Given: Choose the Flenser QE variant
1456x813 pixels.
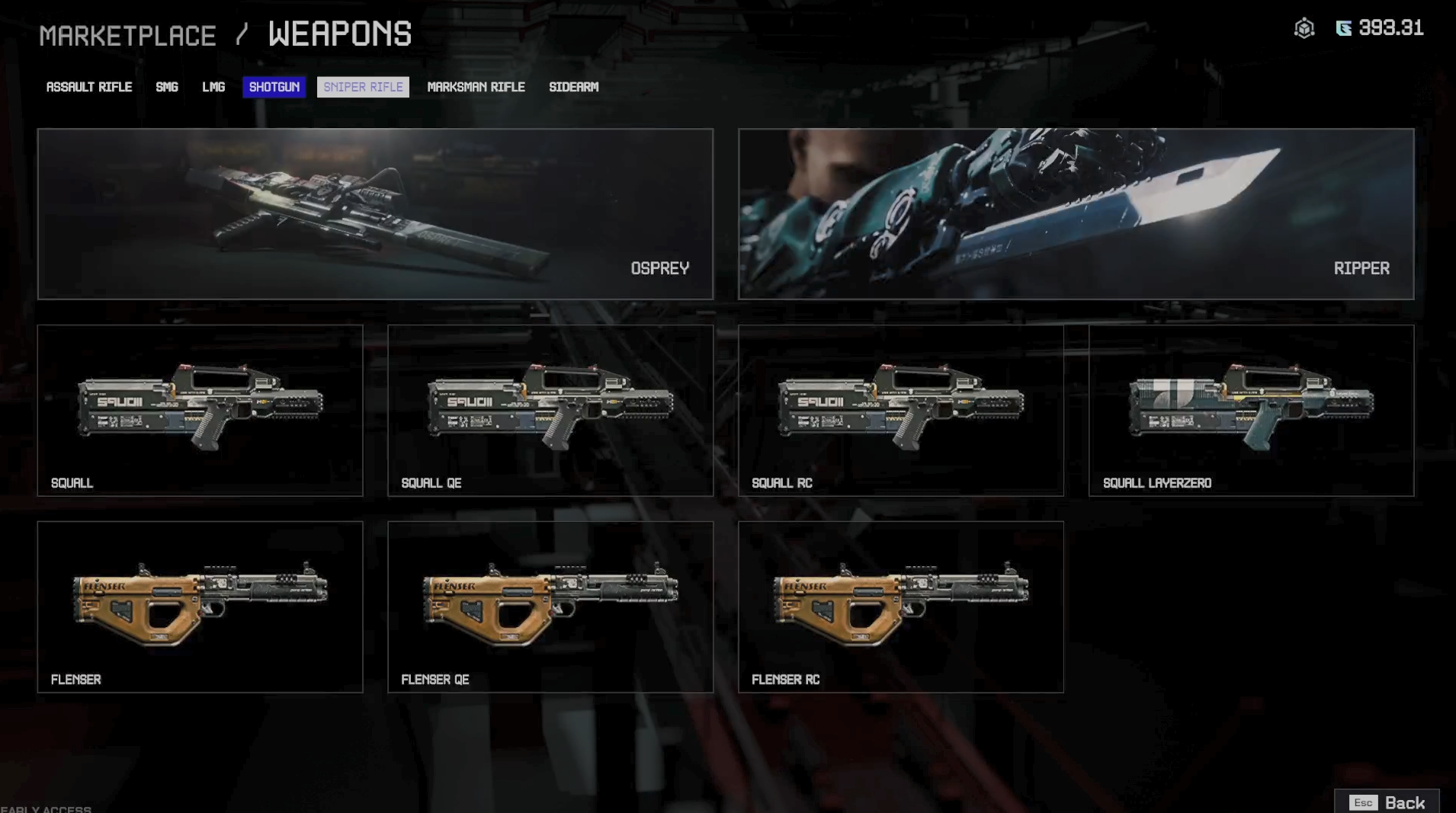Looking at the screenshot, I should pyautogui.click(x=550, y=607).
